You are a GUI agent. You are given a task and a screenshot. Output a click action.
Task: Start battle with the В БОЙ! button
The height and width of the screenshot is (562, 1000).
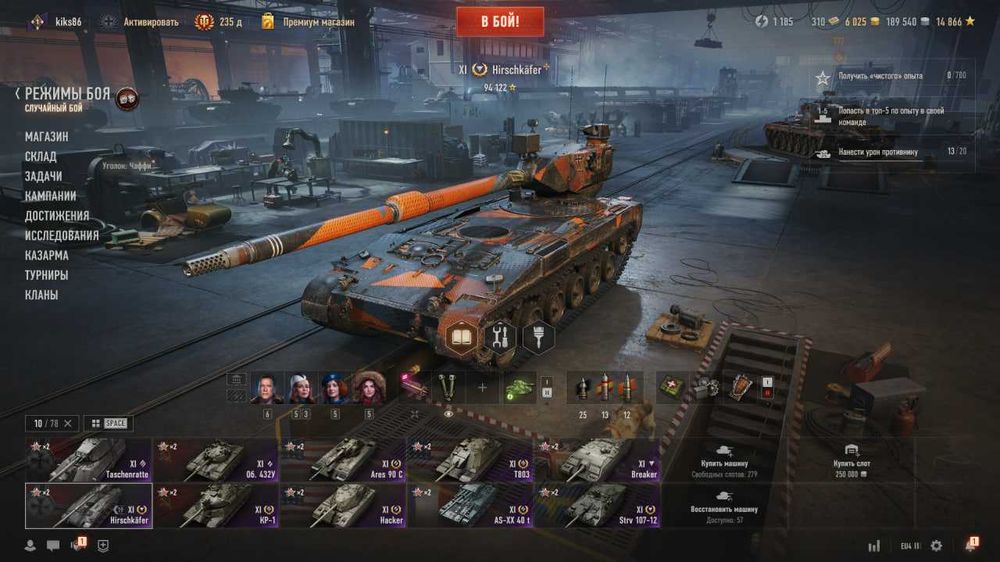[x=500, y=21]
